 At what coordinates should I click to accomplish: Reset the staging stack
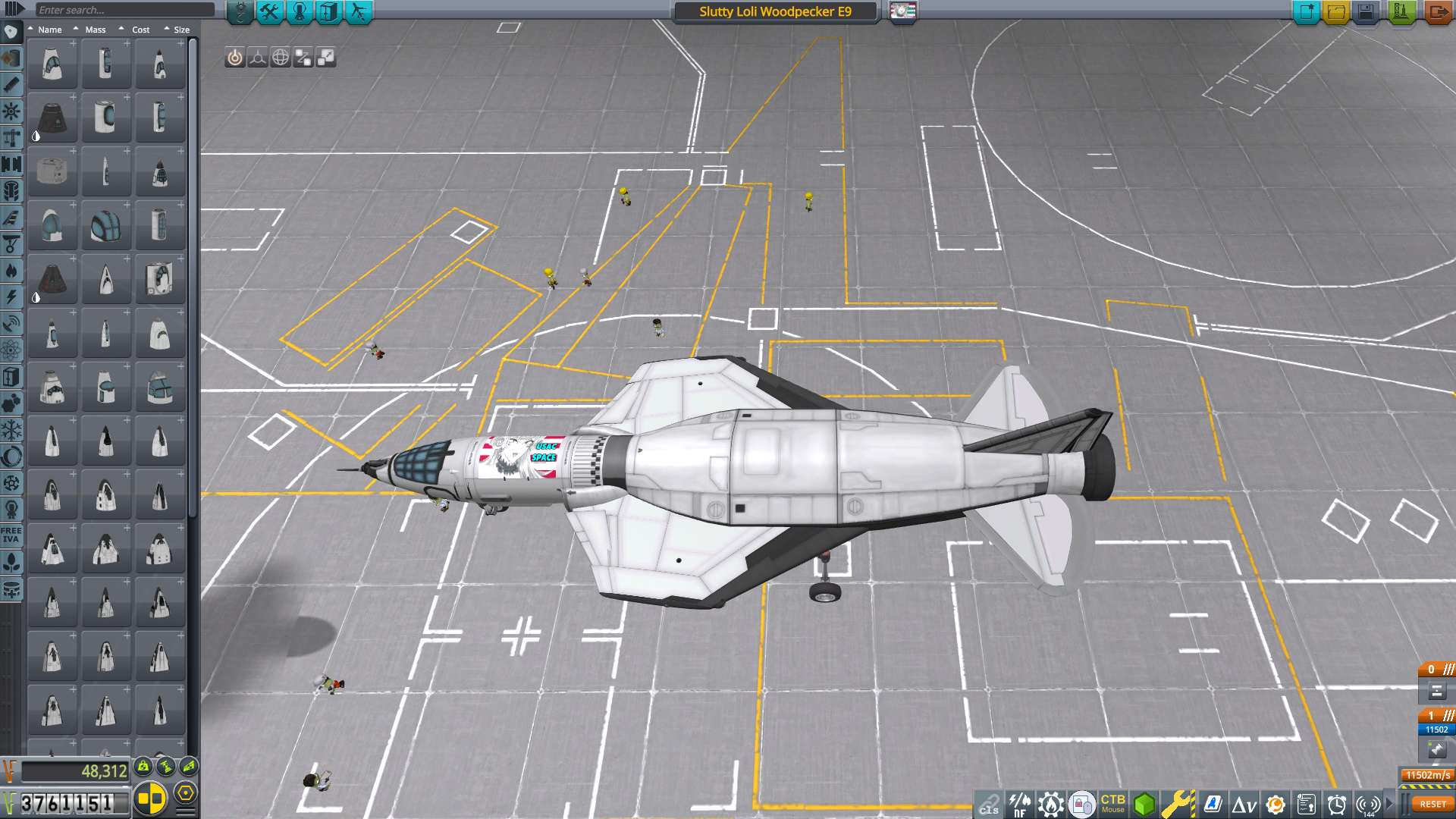(x=1432, y=804)
